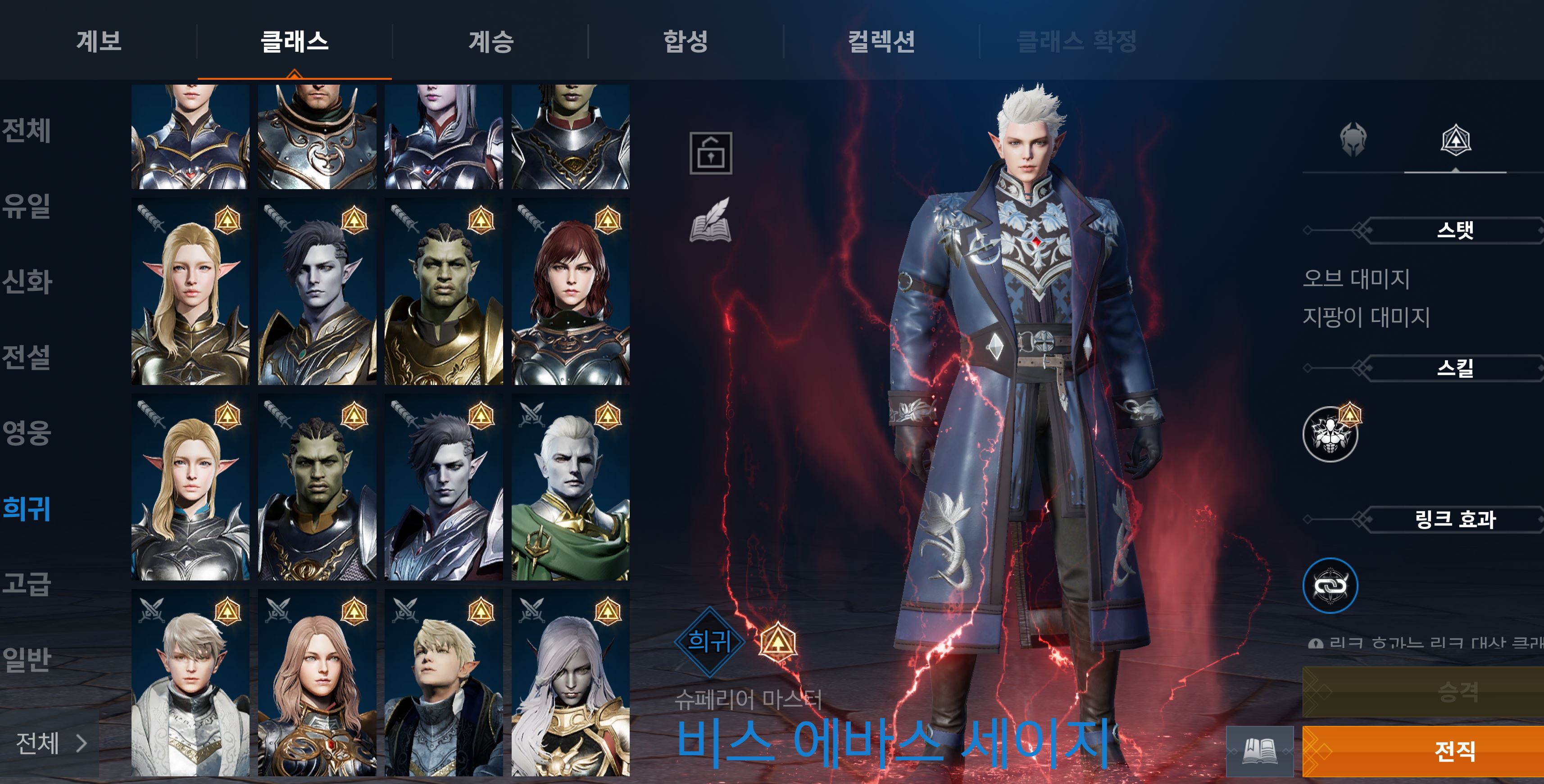Select the 전설 grade filter in the sidebar
The image size is (1544, 784).
click(x=26, y=356)
